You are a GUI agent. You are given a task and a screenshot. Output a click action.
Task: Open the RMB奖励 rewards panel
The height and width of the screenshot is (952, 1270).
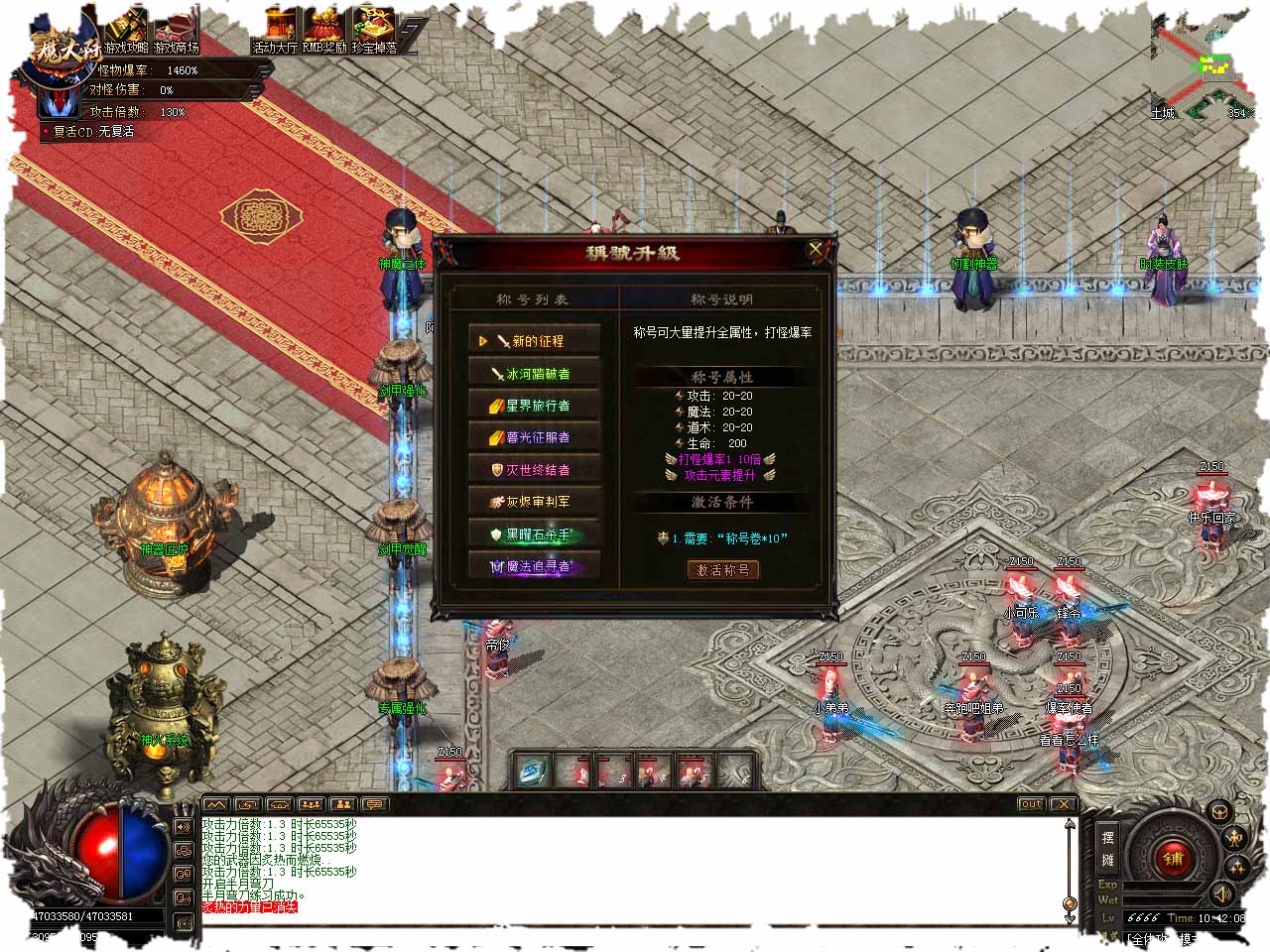coord(324,32)
